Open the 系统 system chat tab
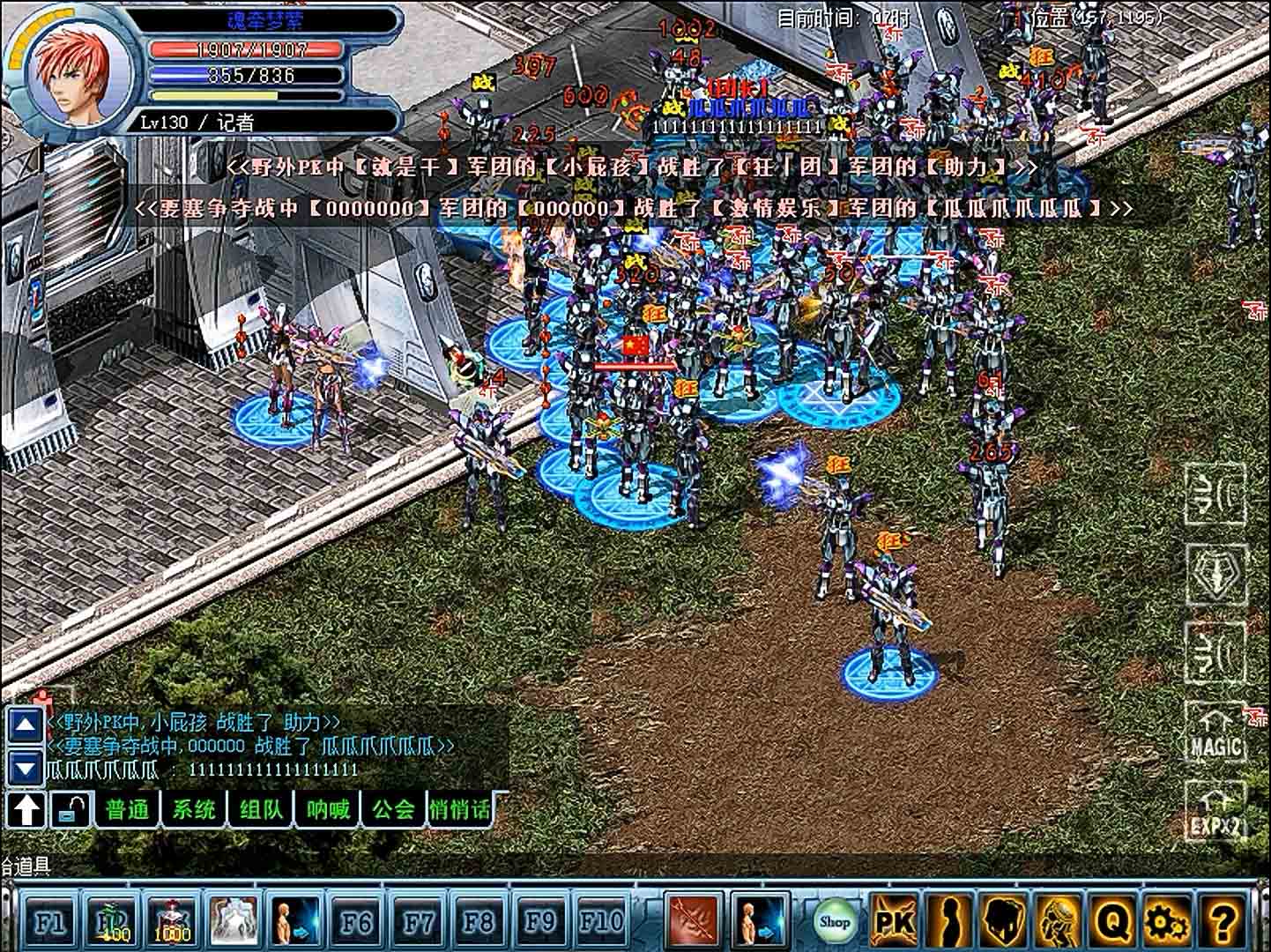This screenshot has height=952, width=1271. click(194, 809)
